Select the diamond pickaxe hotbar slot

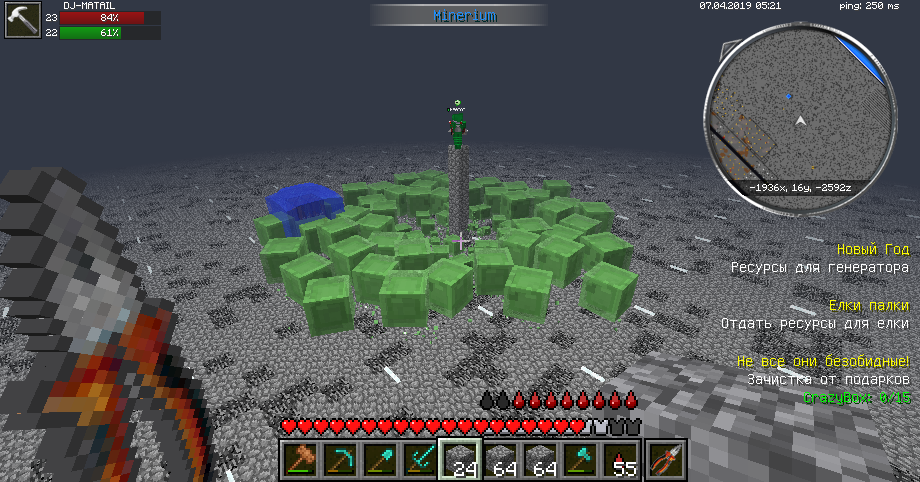(x=339, y=459)
